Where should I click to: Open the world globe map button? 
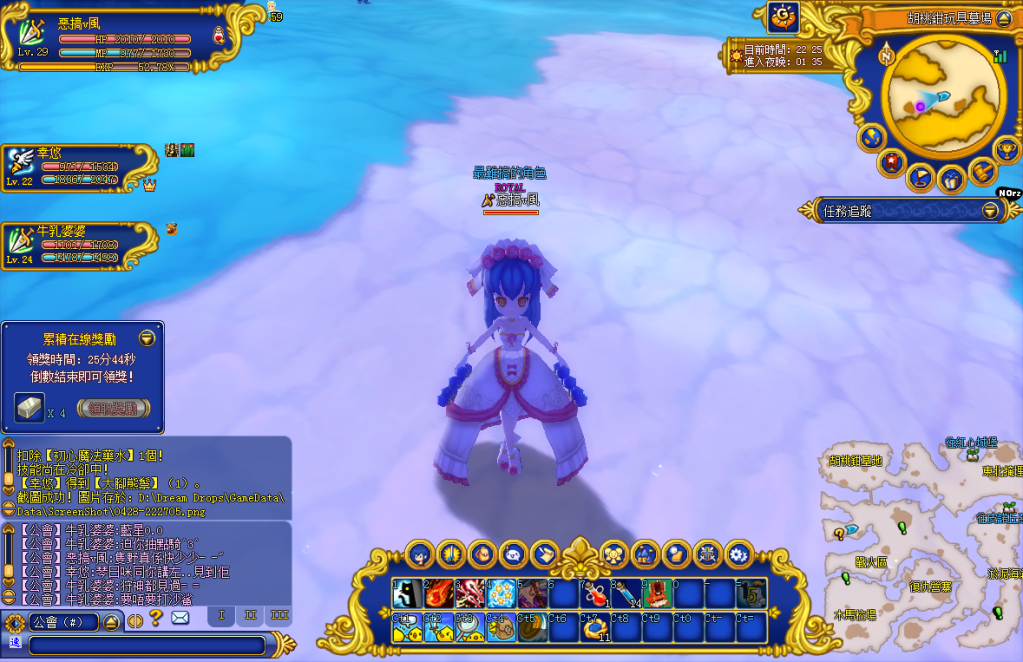point(870,136)
